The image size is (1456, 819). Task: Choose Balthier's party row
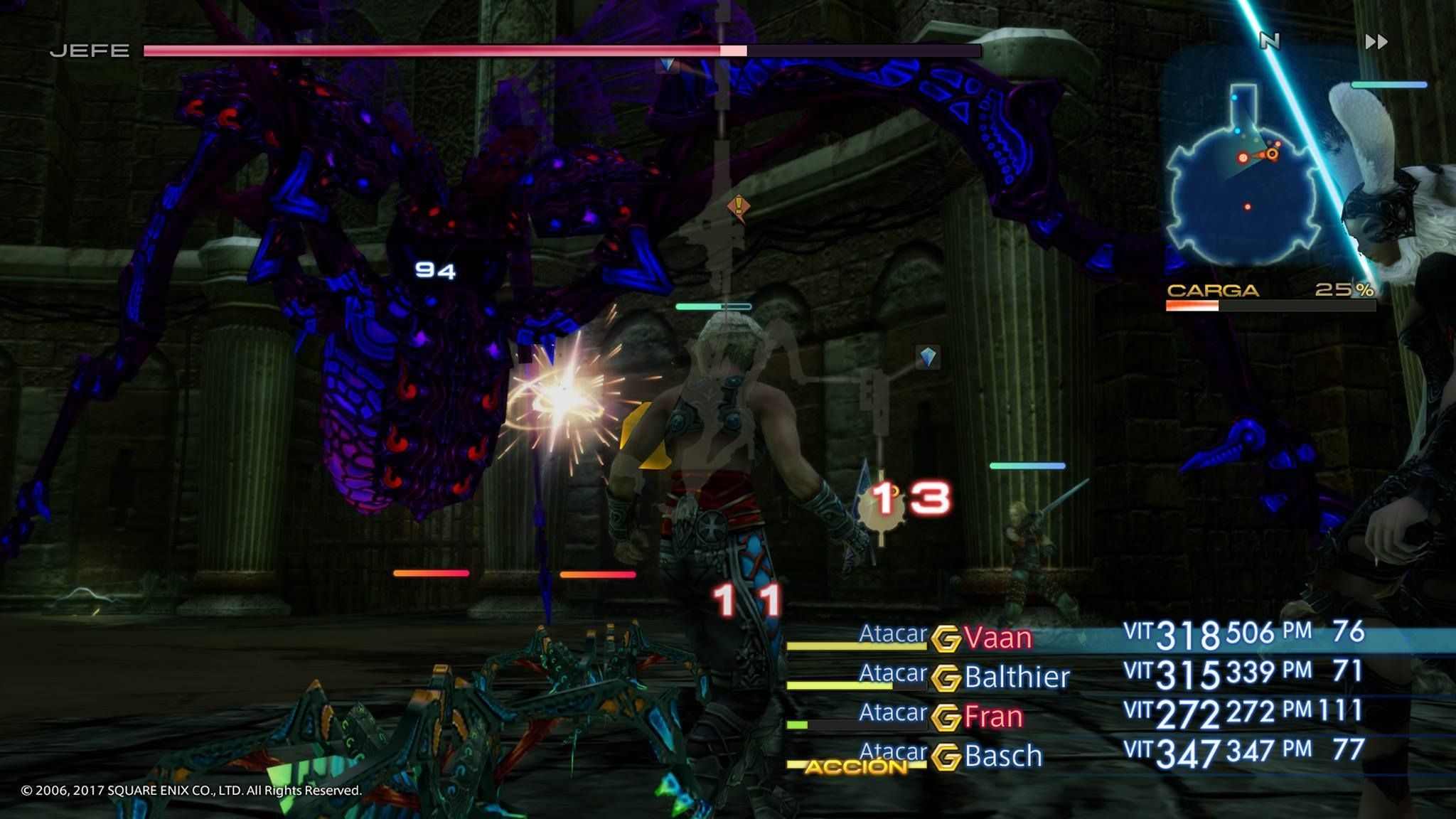(1017, 677)
